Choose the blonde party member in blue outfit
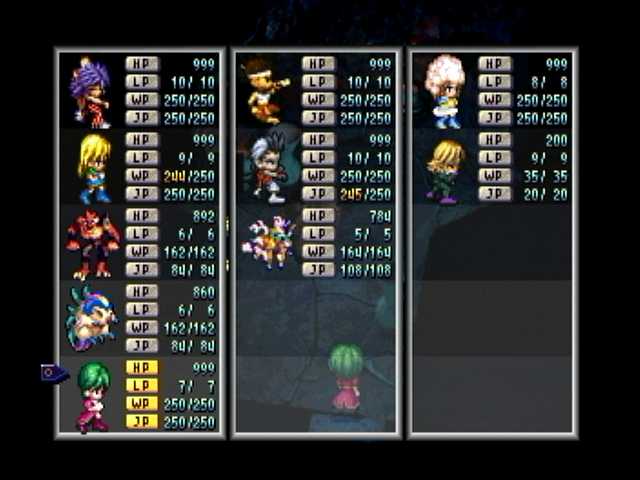Screen dimensions: 640x480 [94, 168]
